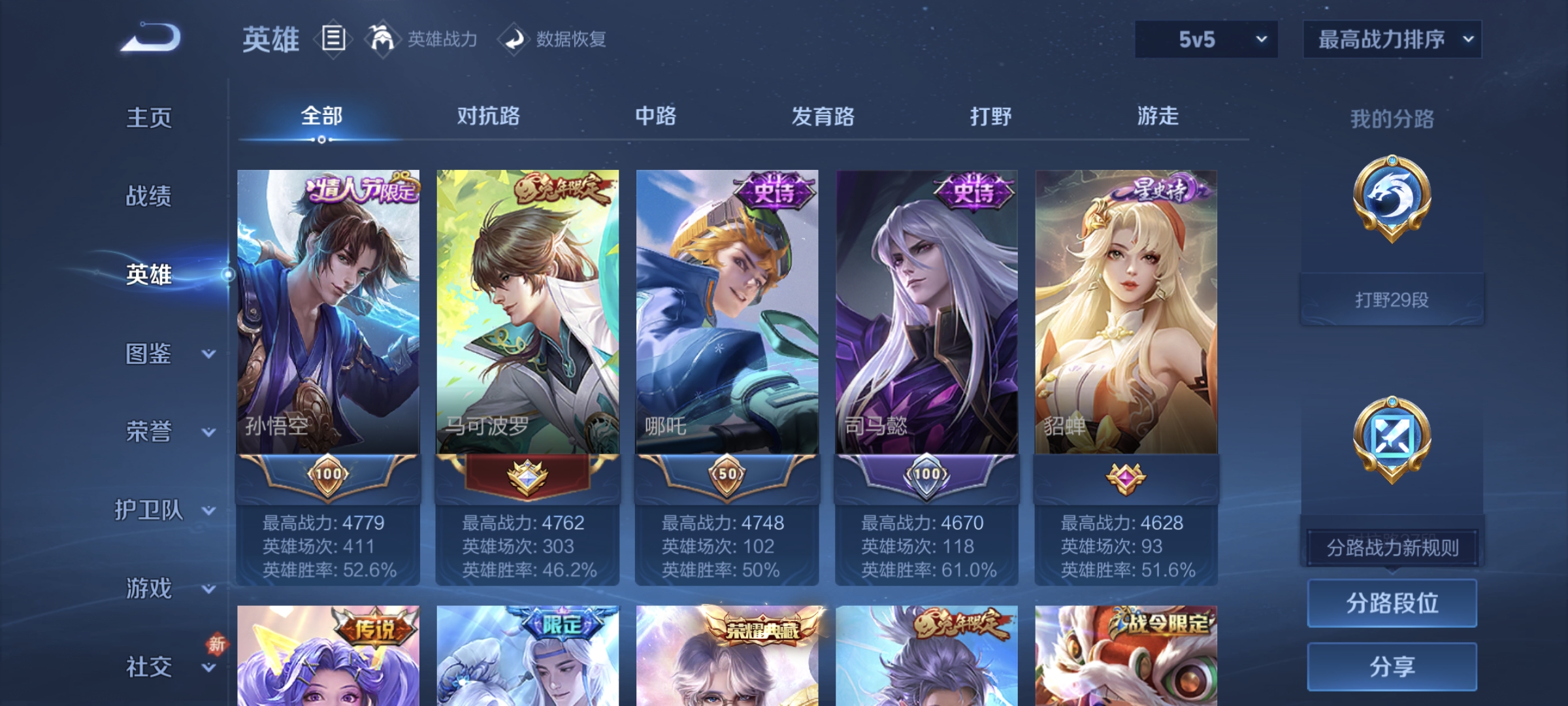Screen dimensions: 1568x706
Task: Click the 分路段位 button
Action: coord(1392,603)
